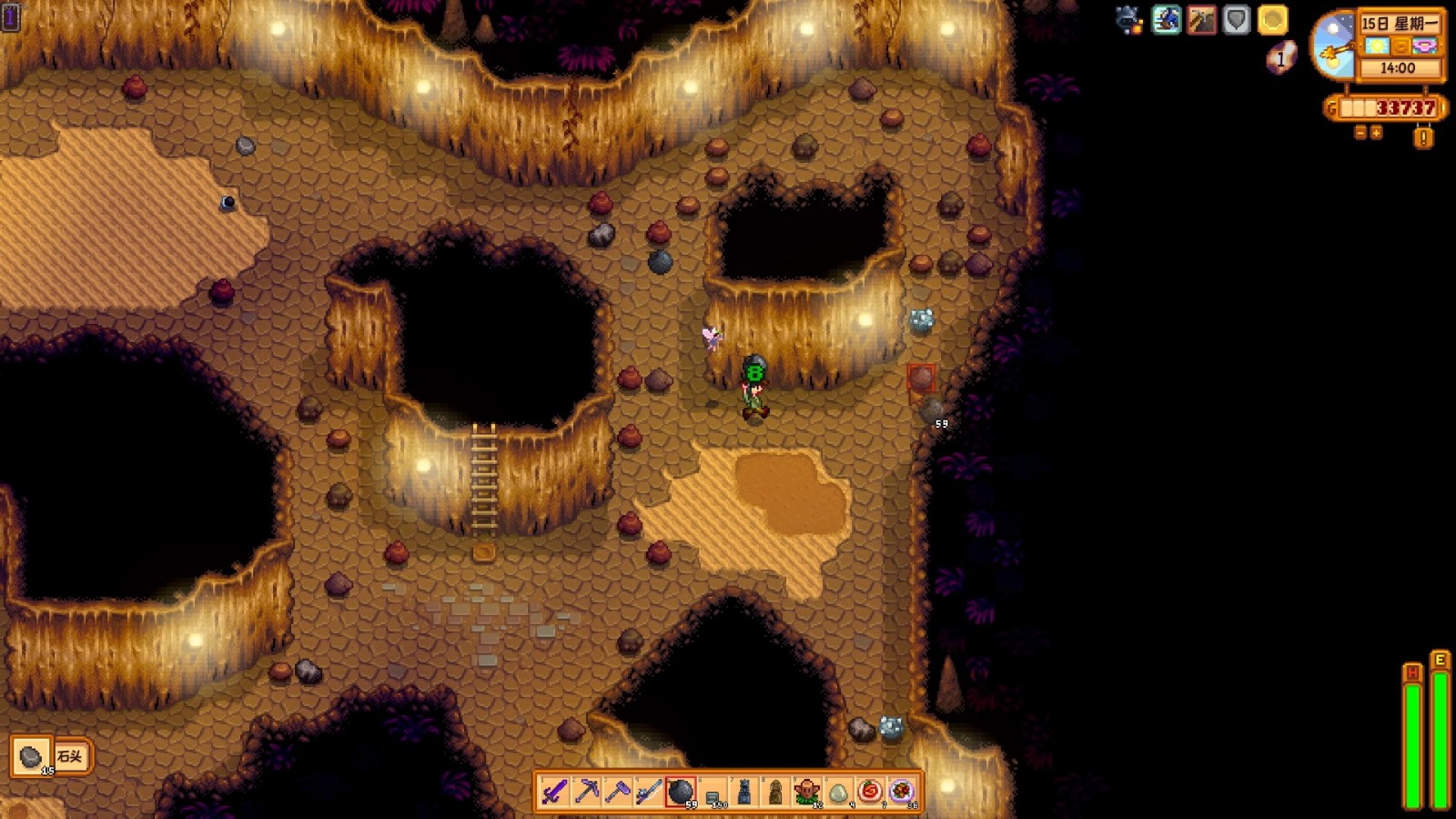Pick the hotbar item with 150 count
Viewport: 1456px width, 819px height.
tap(713, 792)
